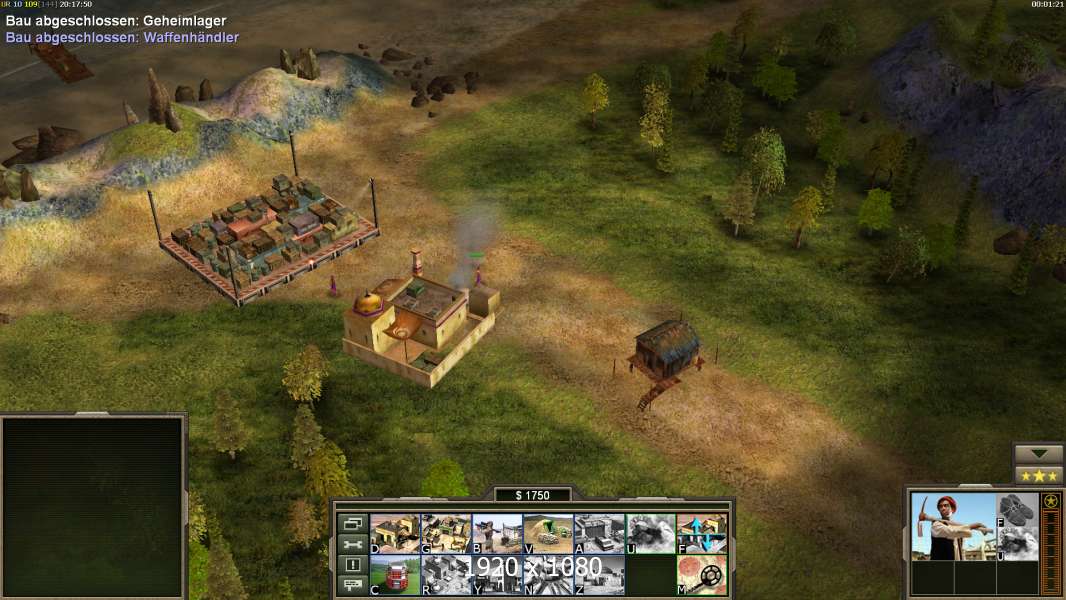Click the overlapping windows button on the command bar

[x=351, y=523]
